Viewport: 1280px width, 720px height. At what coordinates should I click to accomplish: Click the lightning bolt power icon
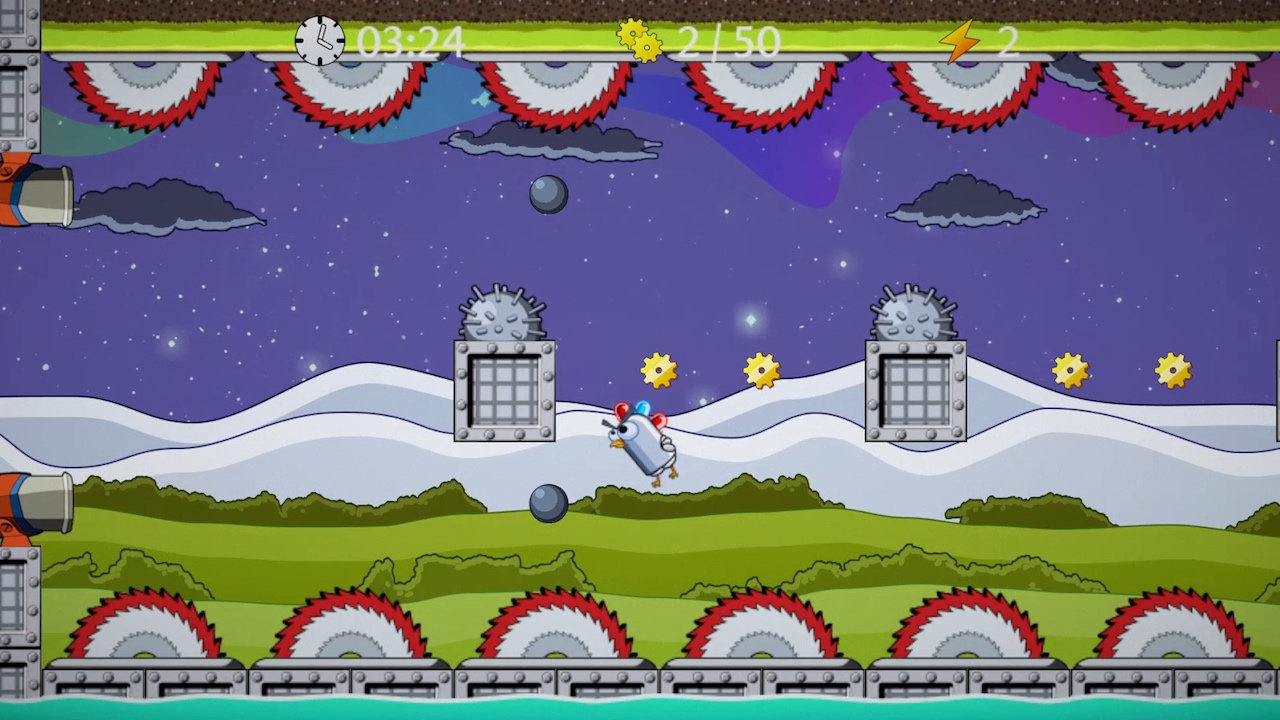click(x=958, y=40)
